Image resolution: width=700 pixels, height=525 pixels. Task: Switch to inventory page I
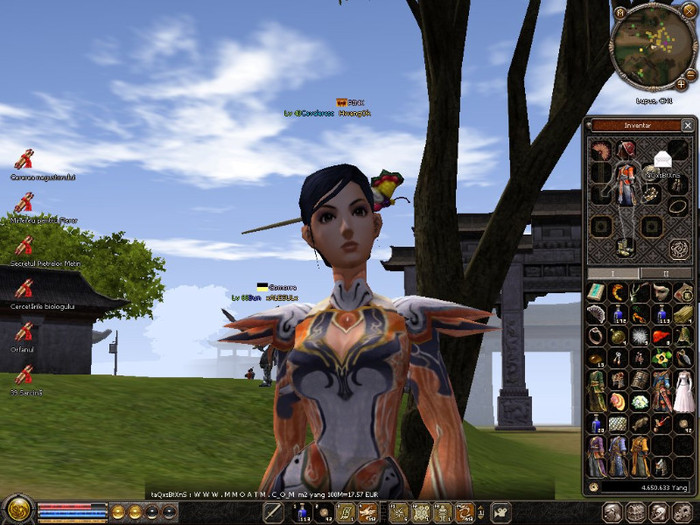(614, 273)
